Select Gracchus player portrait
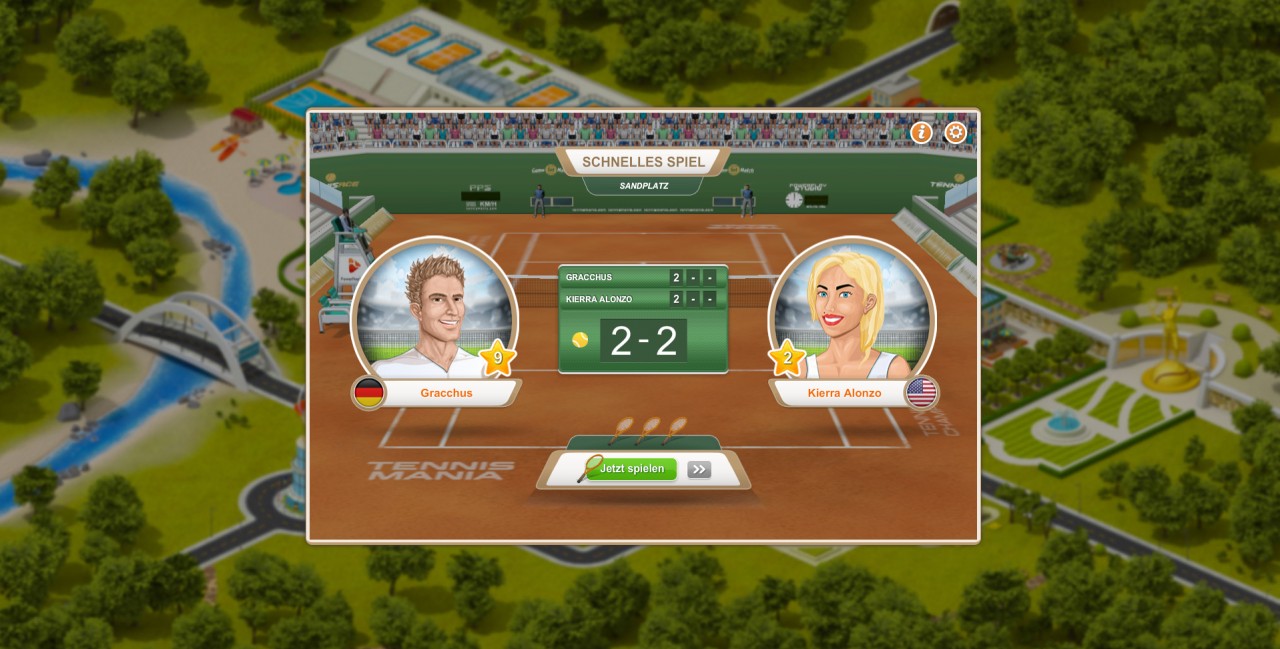1280x649 pixels. click(434, 312)
